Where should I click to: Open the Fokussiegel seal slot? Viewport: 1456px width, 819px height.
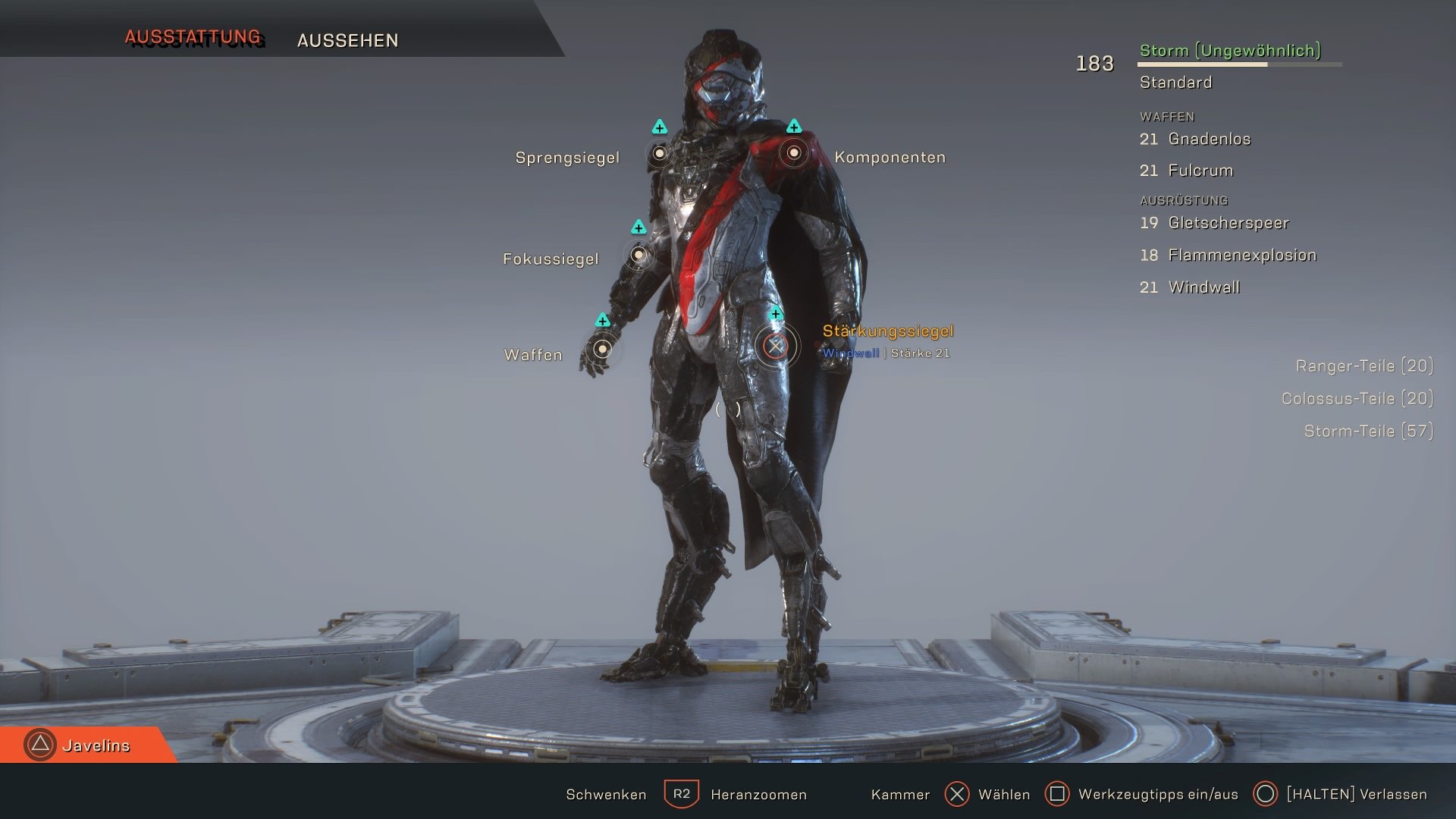point(639,256)
